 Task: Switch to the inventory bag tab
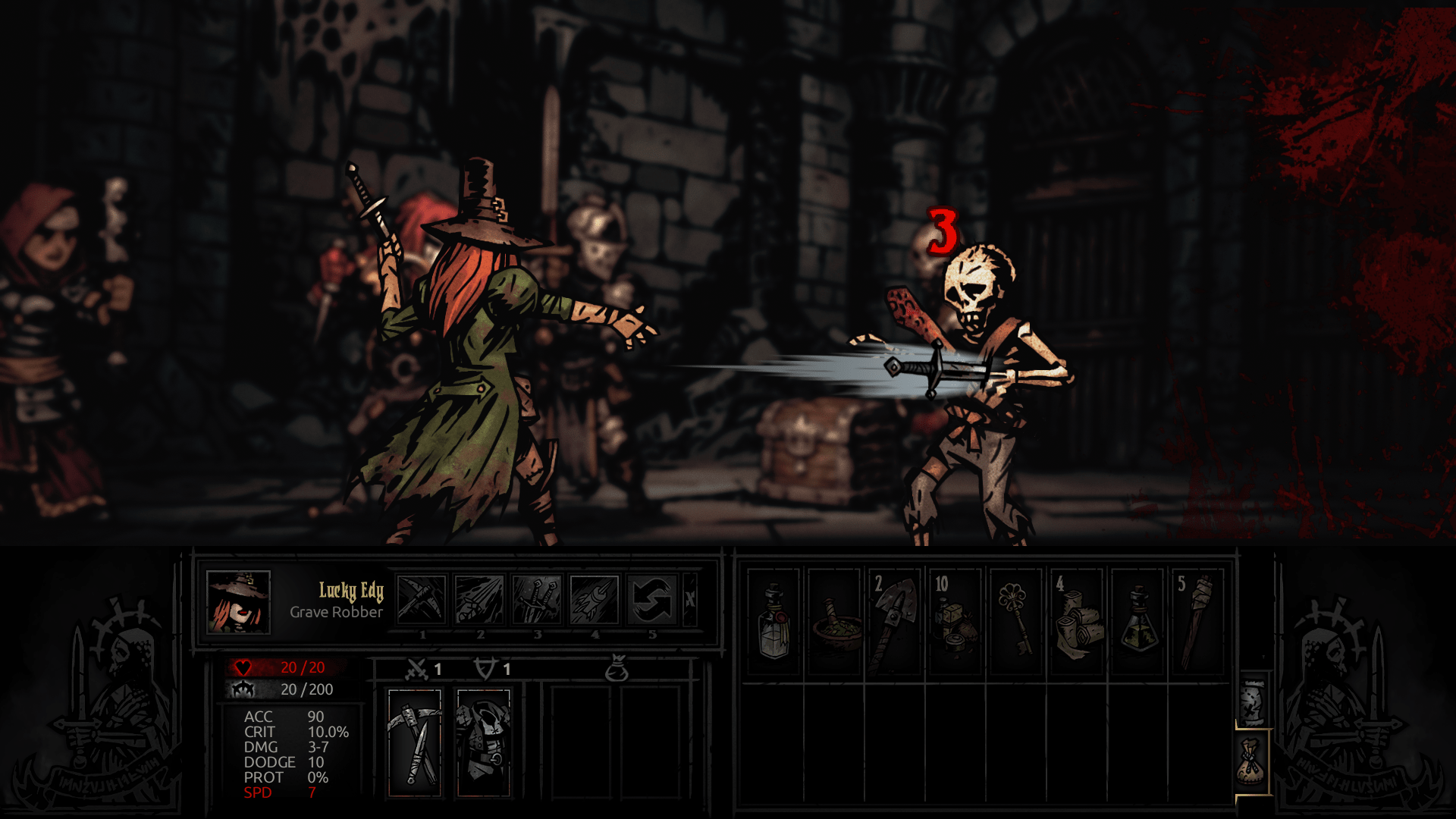pos(1253,763)
